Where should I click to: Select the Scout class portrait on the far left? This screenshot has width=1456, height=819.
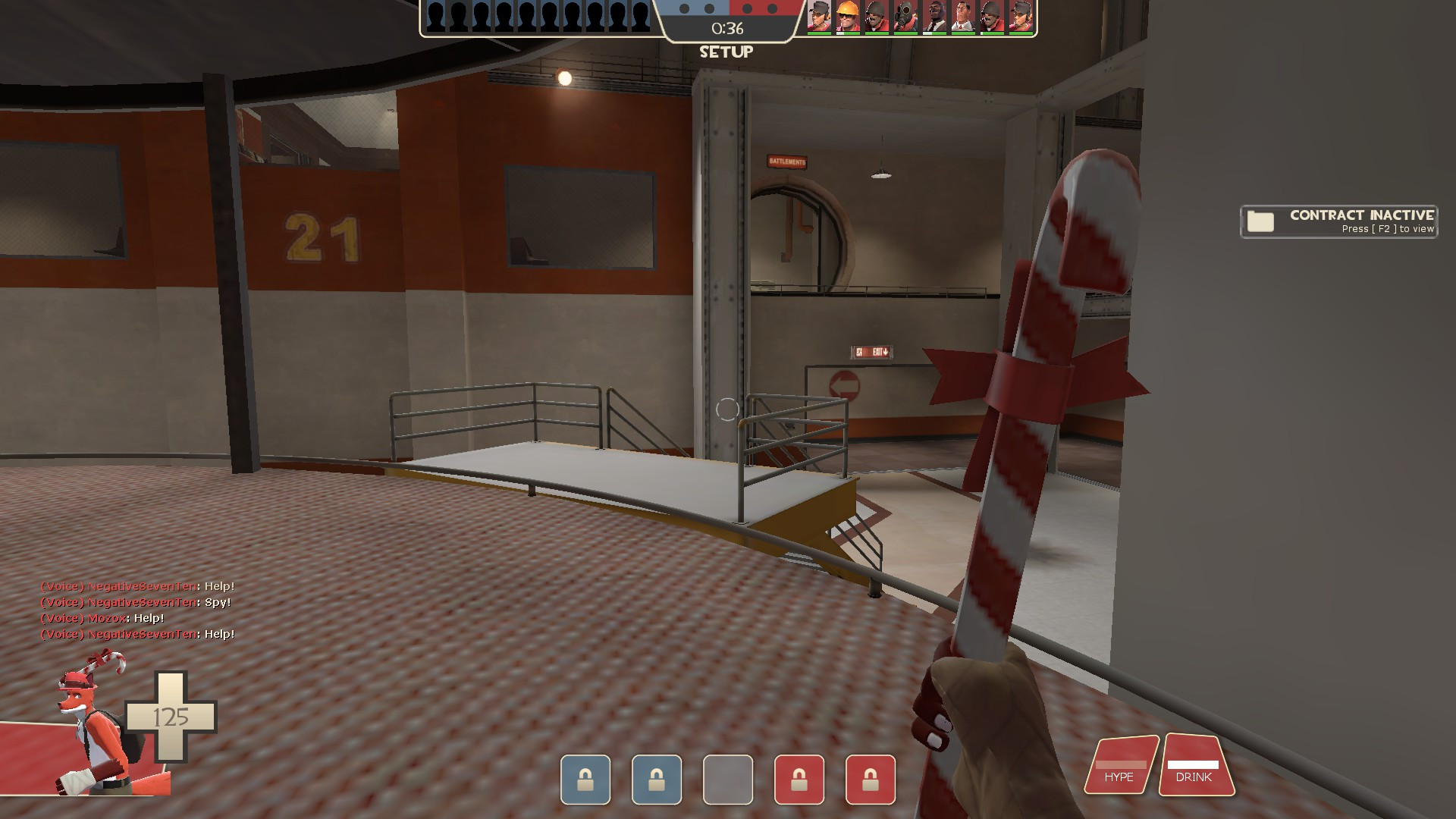pyautogui.click(x=819, y=17)
